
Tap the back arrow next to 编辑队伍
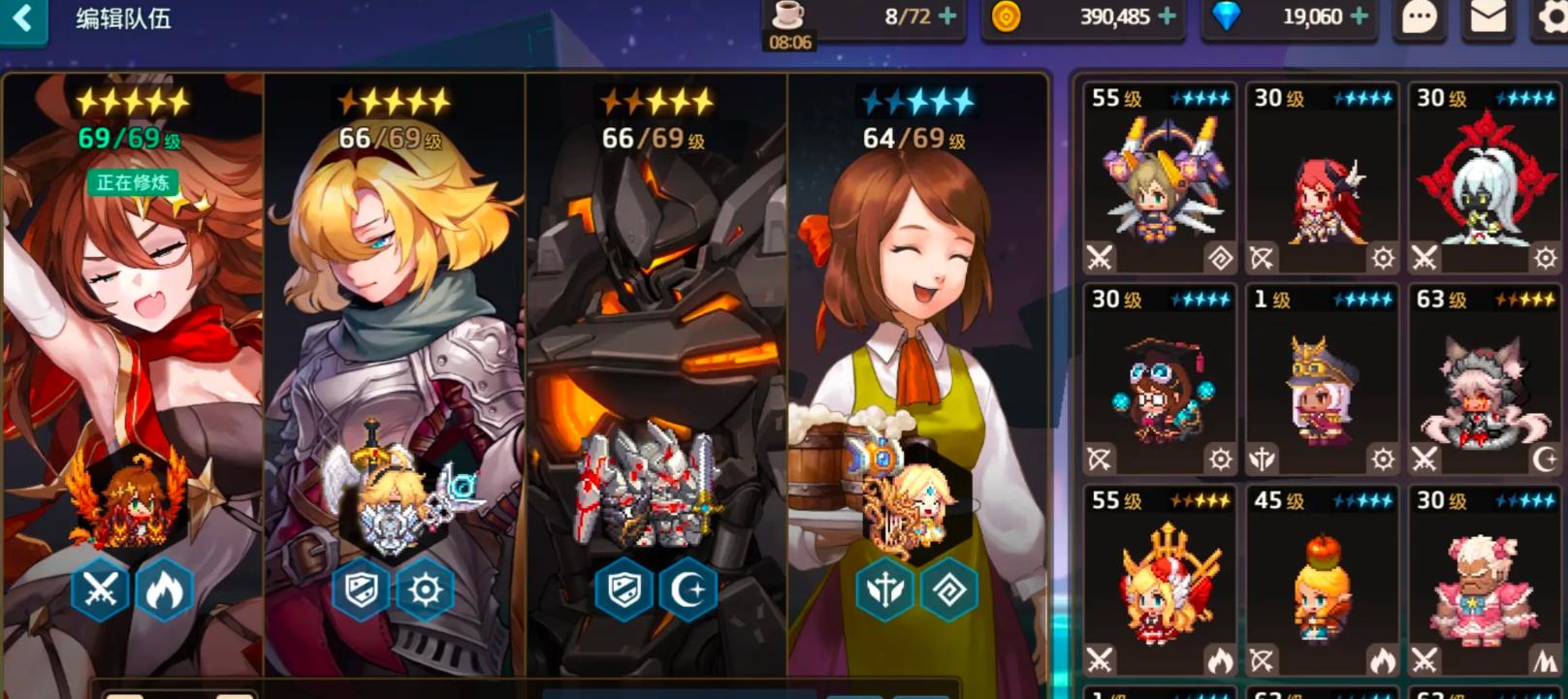tap(23, 16)
